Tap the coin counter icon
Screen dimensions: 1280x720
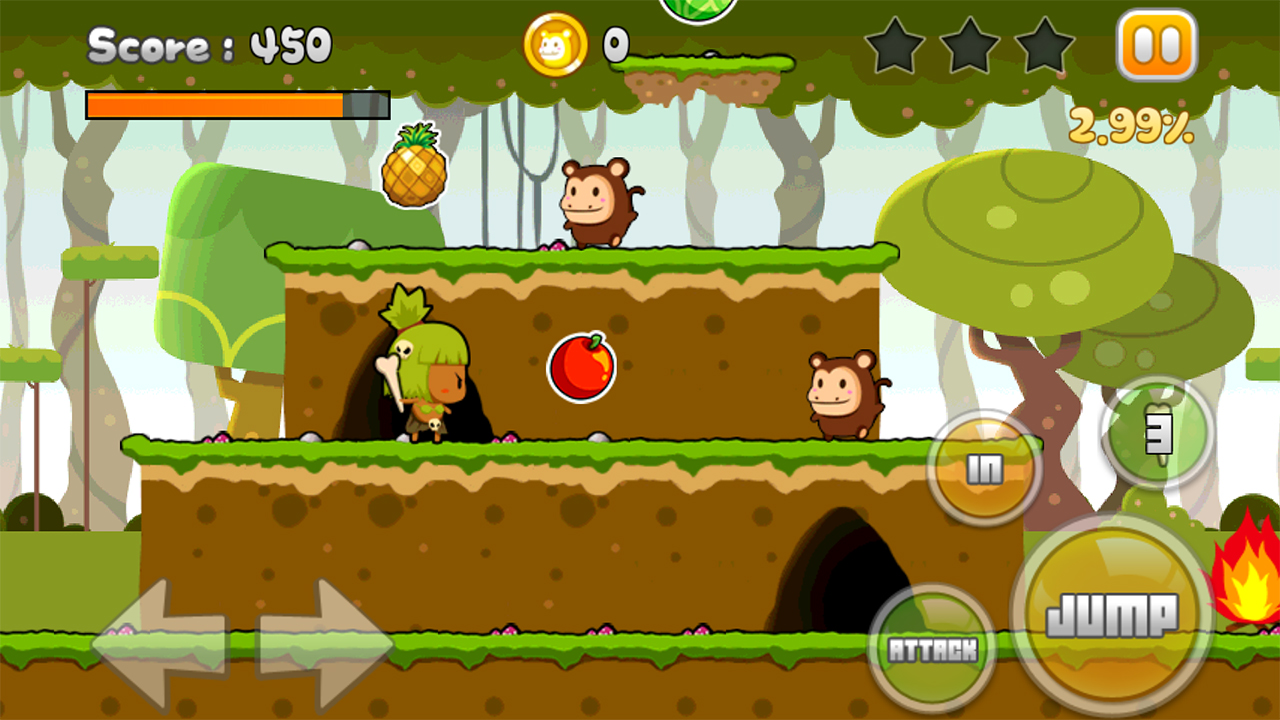coord(554,44)
